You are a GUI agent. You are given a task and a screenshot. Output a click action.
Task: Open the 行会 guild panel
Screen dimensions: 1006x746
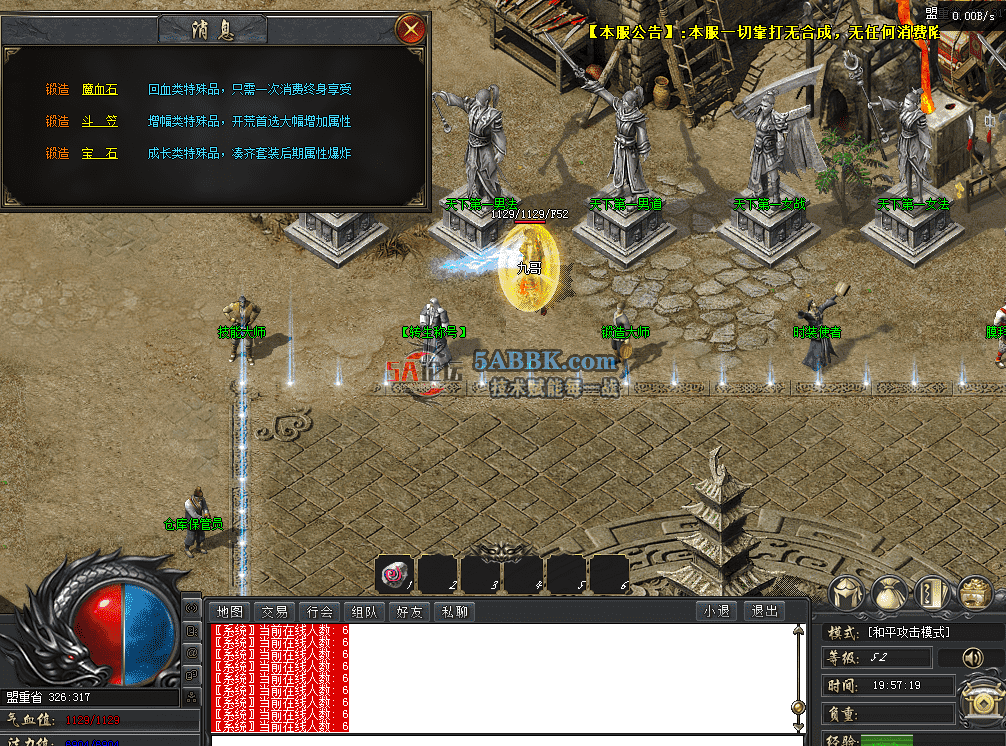coord(319,612)
